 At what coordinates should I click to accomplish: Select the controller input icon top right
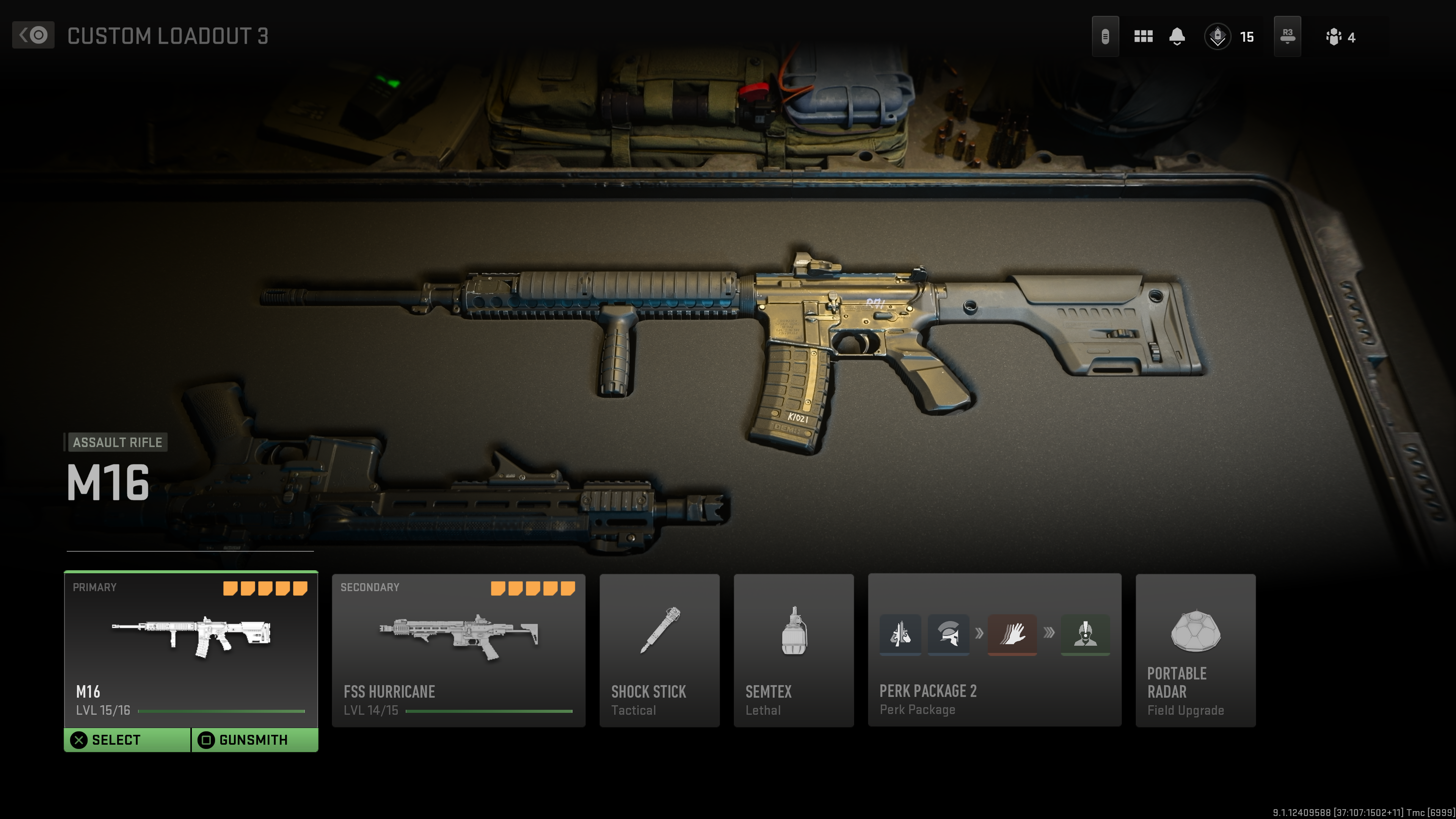[1106, 36]
